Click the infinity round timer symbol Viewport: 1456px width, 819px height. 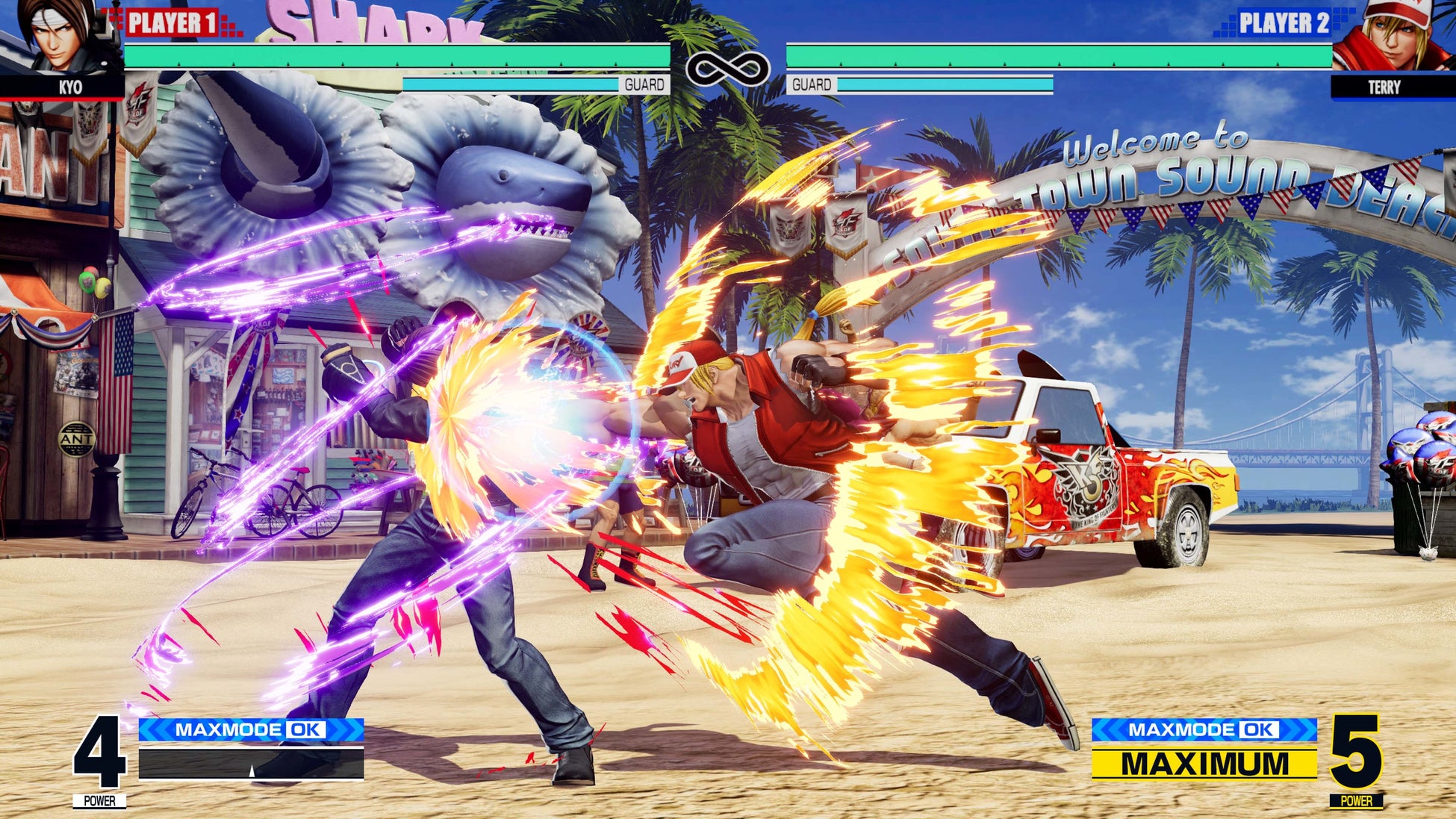(728, 67)
